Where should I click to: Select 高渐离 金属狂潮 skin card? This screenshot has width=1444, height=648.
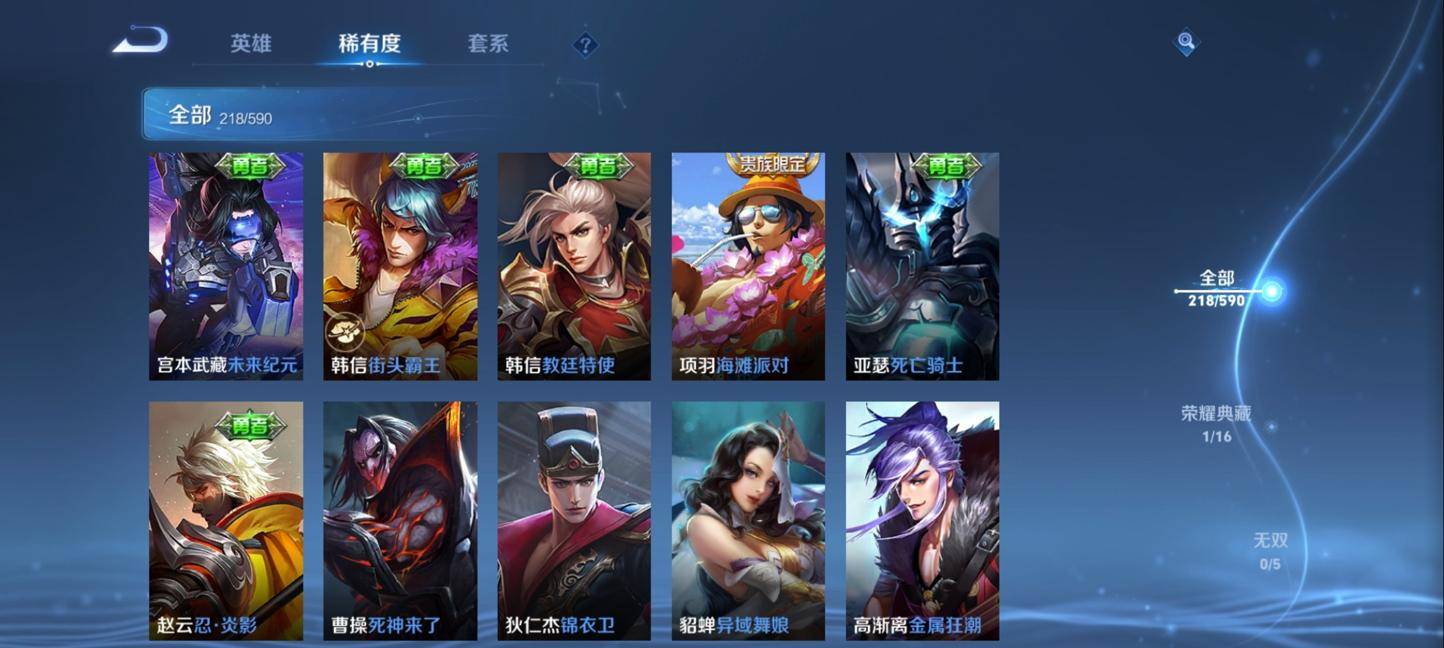tap(922, 520)
